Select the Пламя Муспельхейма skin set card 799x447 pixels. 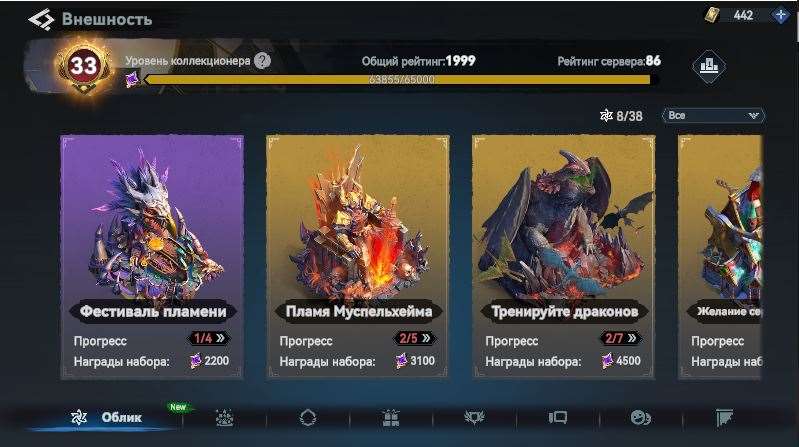(357, 256)
